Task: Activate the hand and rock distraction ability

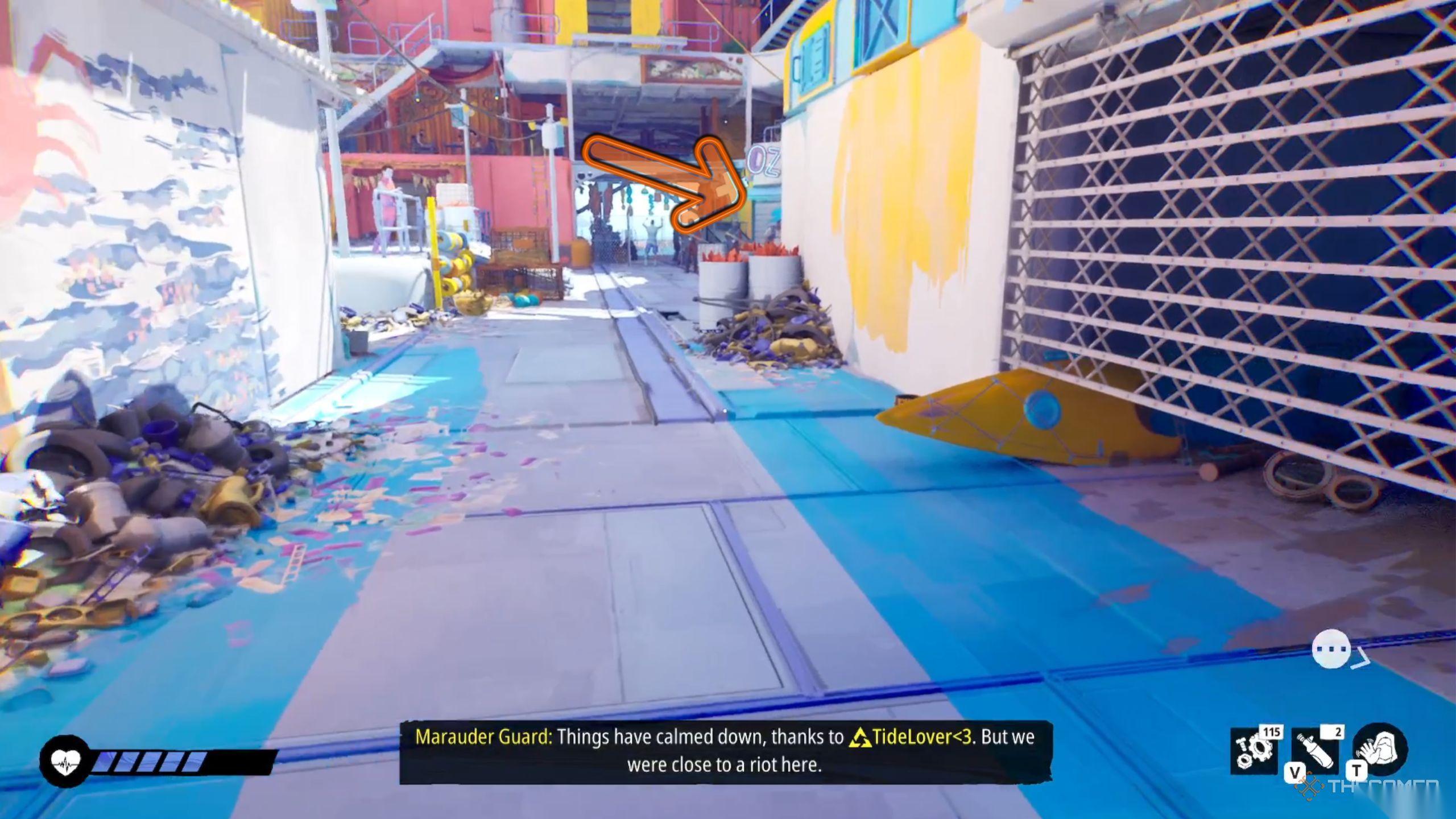Action: (1381, 750)
